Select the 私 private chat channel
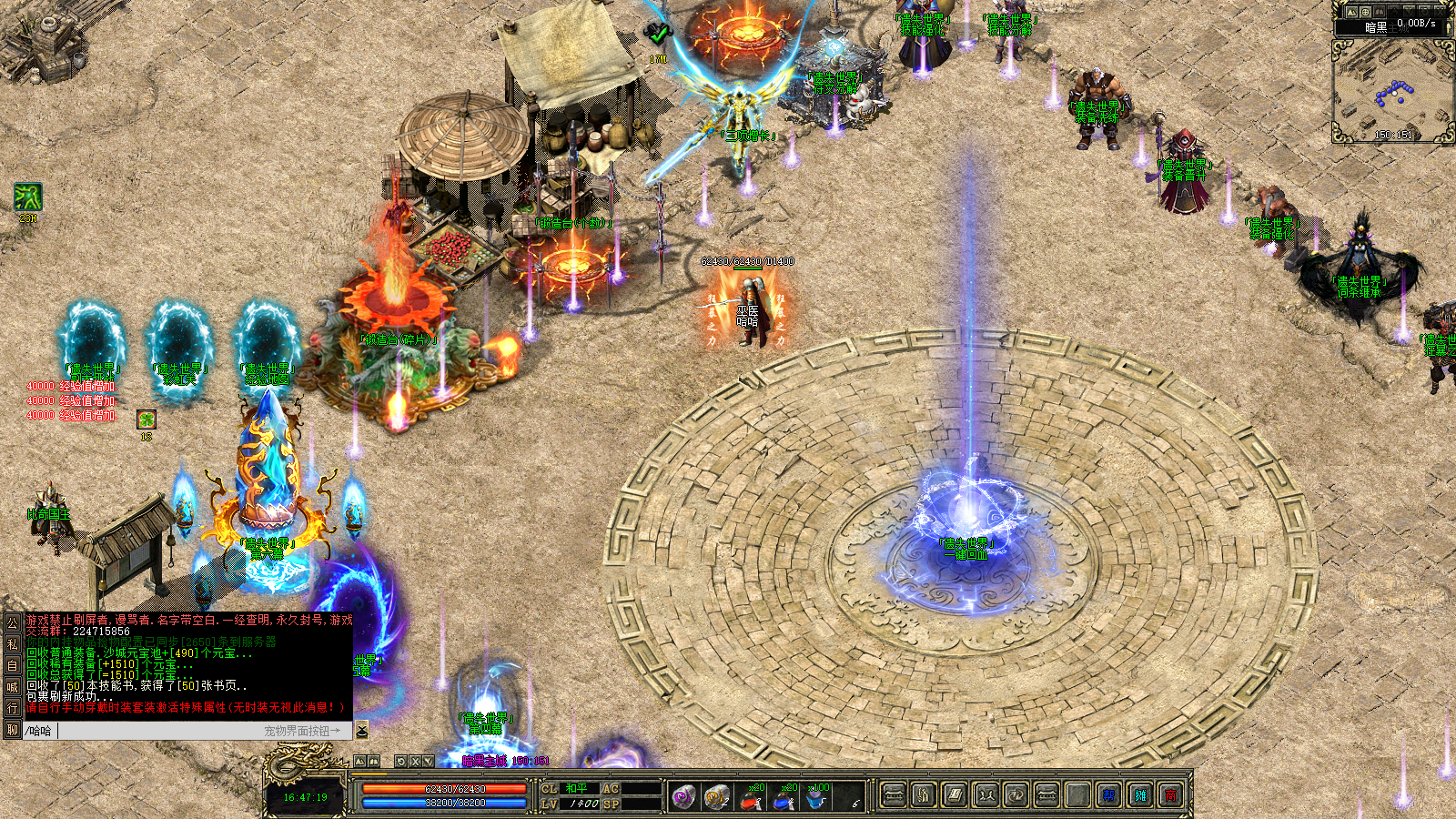Image resolution: width=1456 pixels, height=819 pixels. [x=12, y=644]
